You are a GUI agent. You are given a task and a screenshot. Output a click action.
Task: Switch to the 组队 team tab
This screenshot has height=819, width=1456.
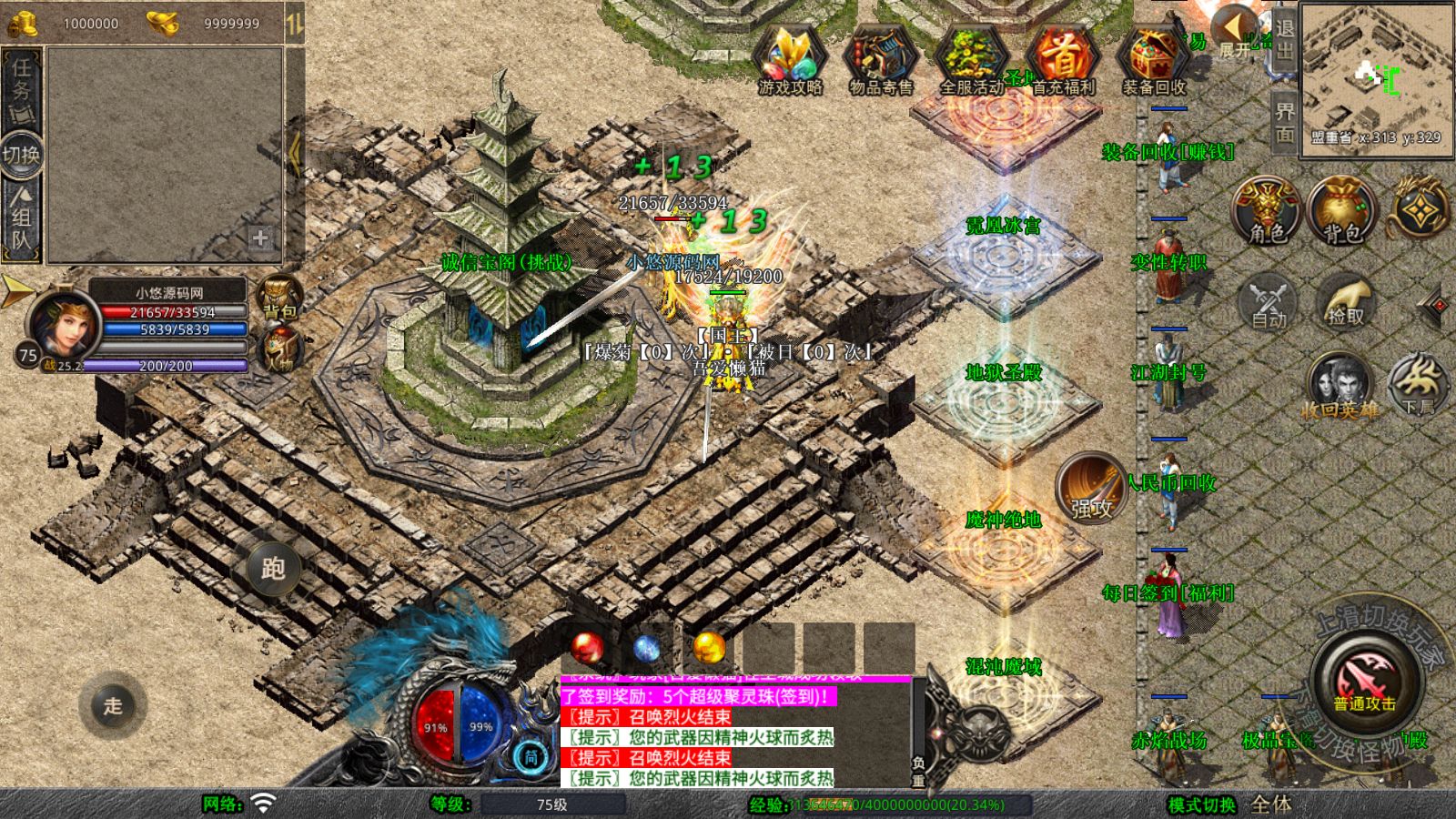point(21,218)
